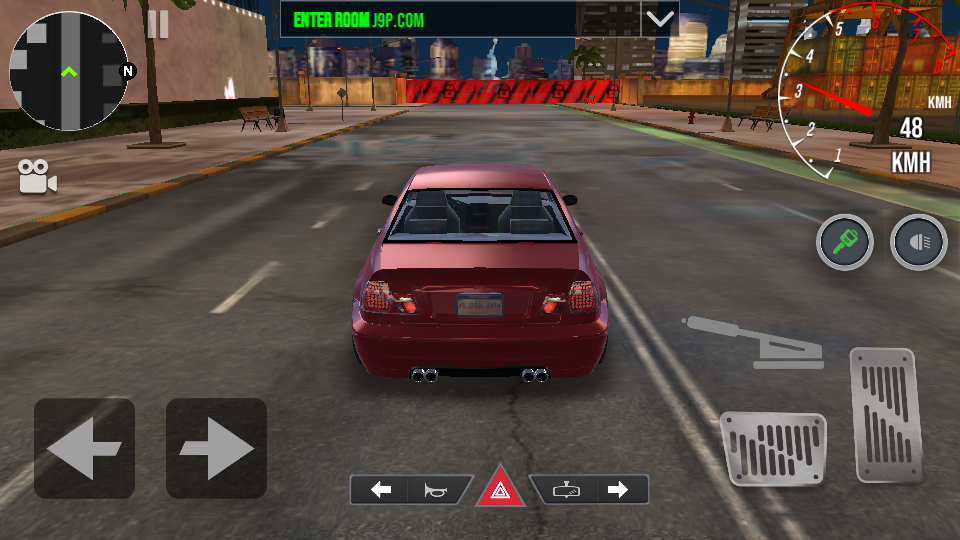Steer right with the large right arrow
The width and height of the screenshot is (960, 540).
[x=216, y=448]
